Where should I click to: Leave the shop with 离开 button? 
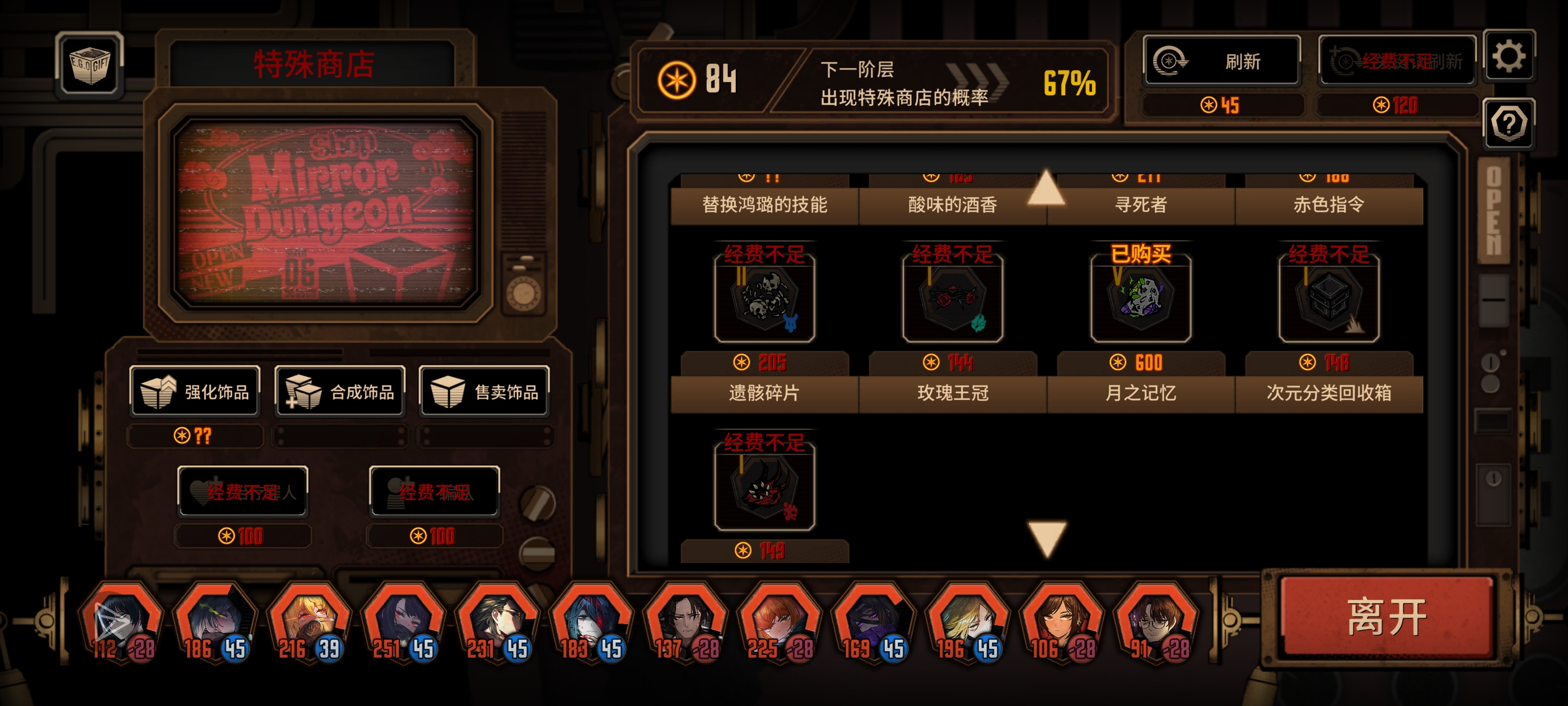coord(1387,617)
